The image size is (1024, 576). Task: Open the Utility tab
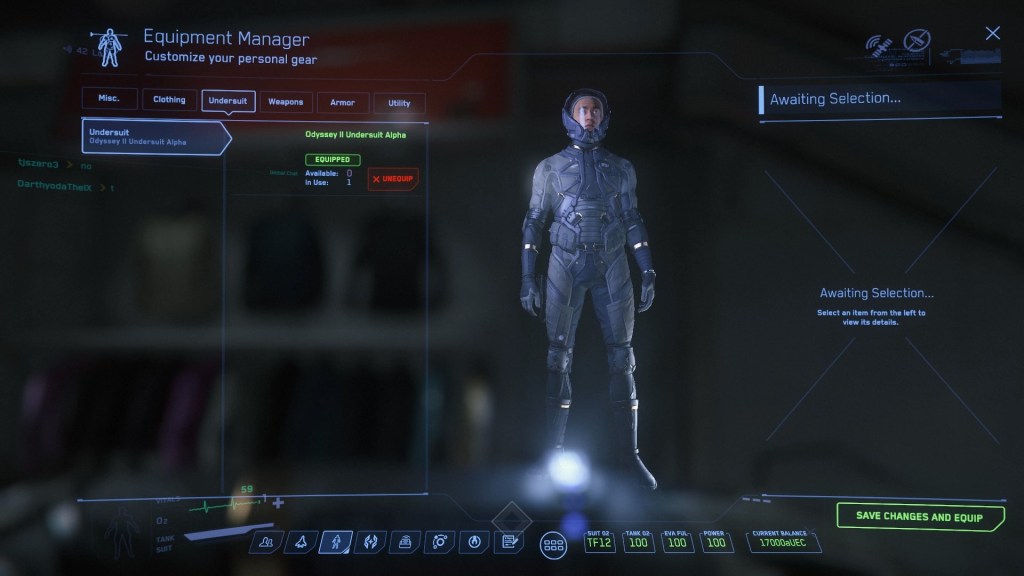pyautogui.click(x=399, y=103)
